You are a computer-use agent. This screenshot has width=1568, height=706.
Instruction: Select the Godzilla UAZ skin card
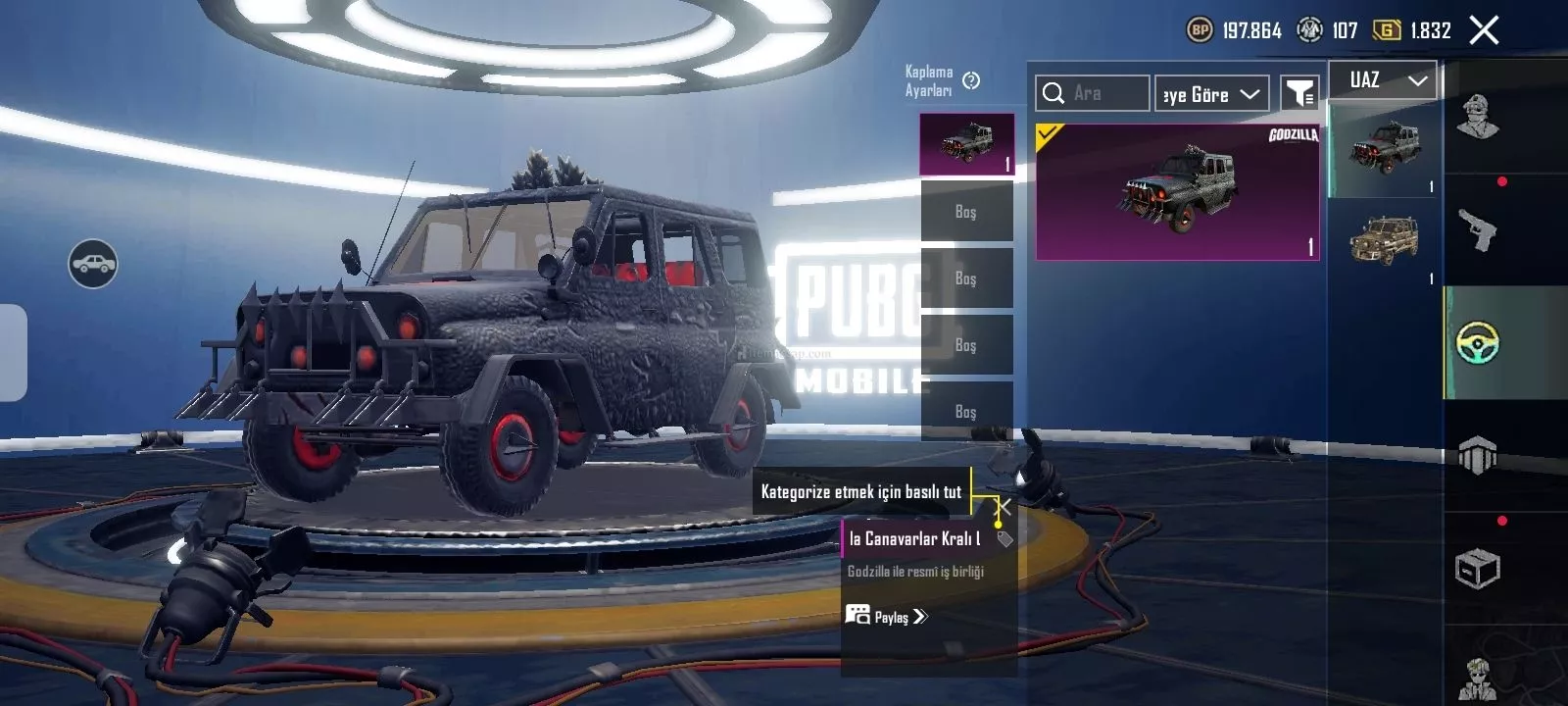tap(1177, 192)
